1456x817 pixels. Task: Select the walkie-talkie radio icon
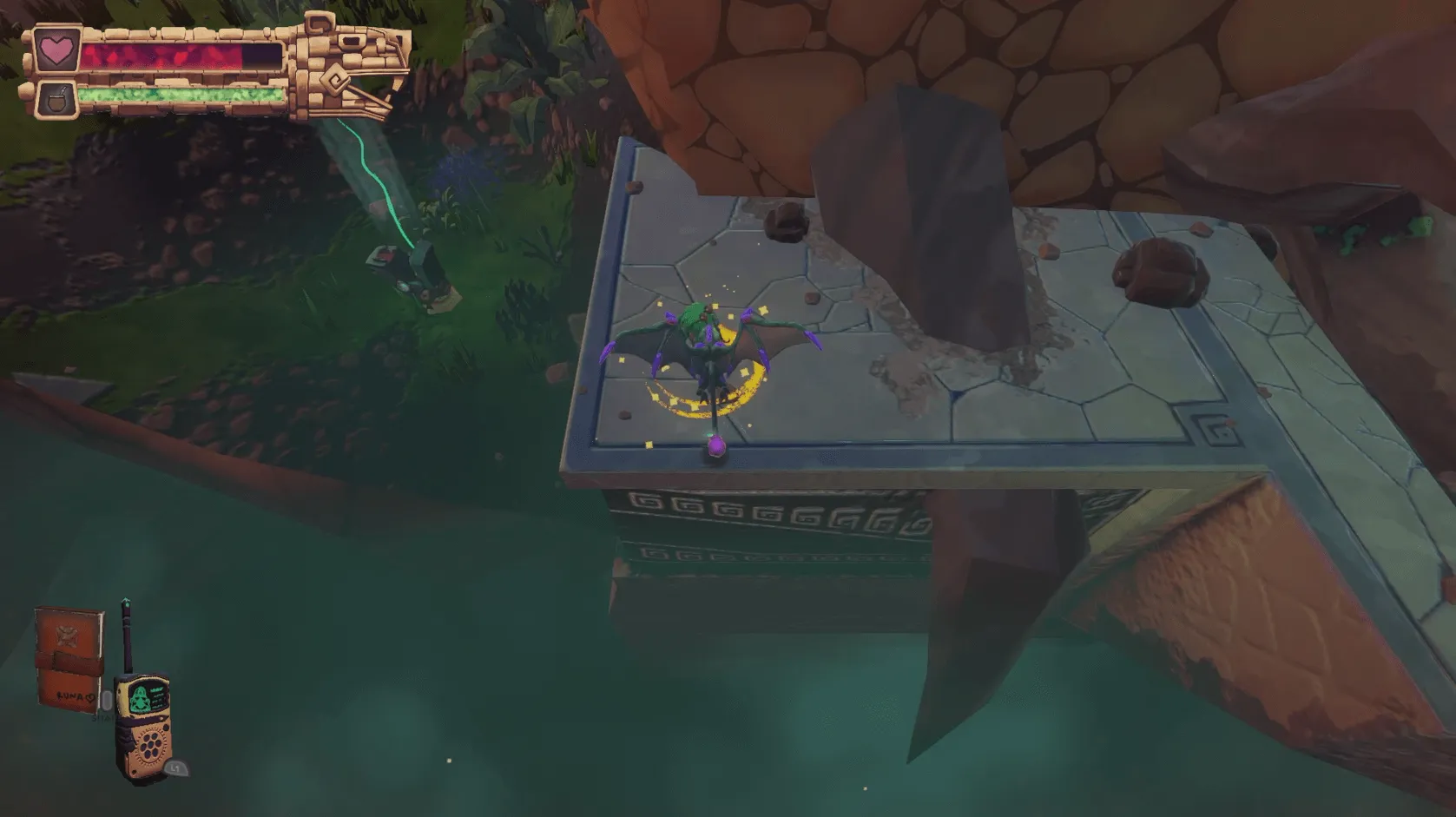142,722
